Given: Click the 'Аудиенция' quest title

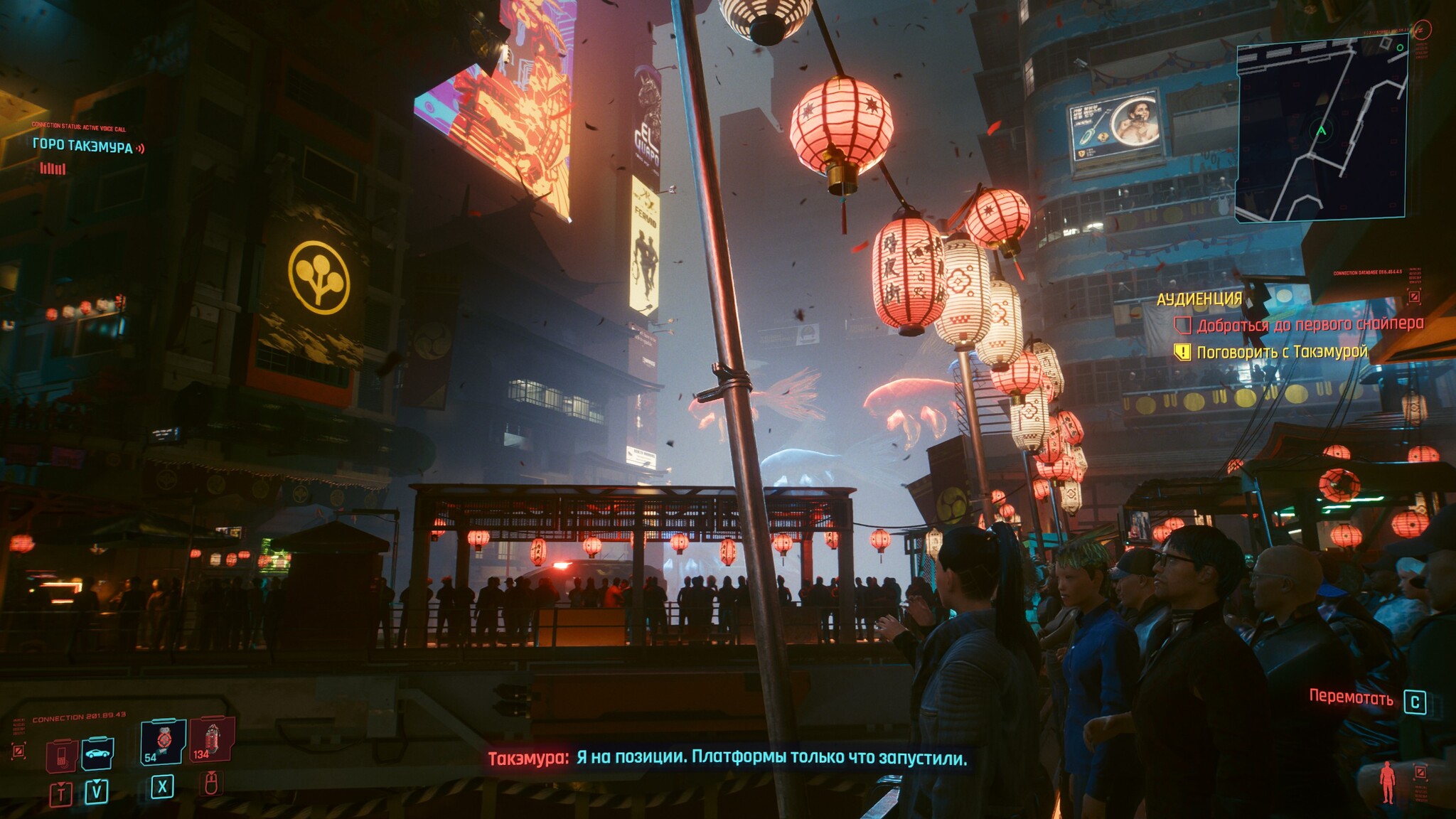Looking at the screenshot, I should pyautogui.click(x=1199, y=299).
